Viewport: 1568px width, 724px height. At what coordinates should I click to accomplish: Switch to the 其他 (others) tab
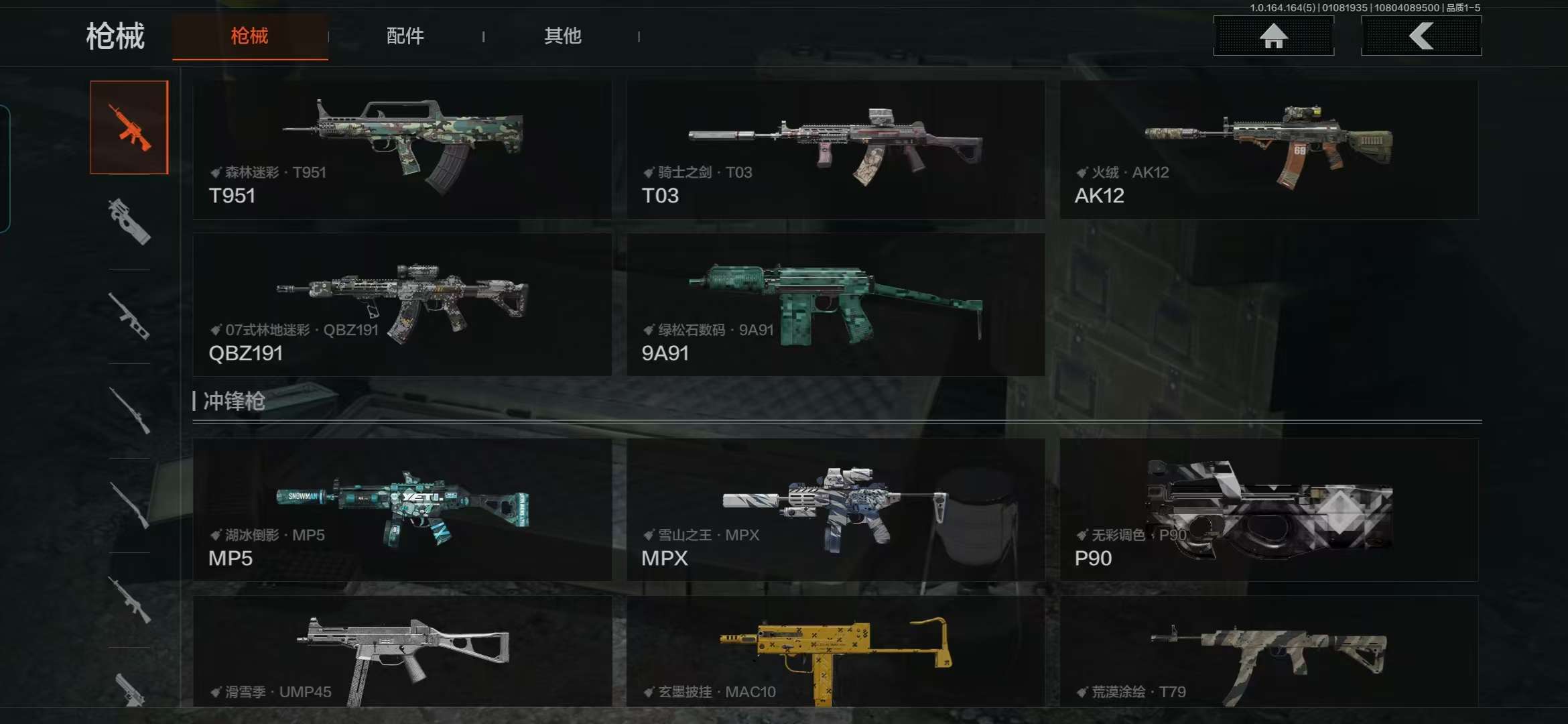pos(563,36)
